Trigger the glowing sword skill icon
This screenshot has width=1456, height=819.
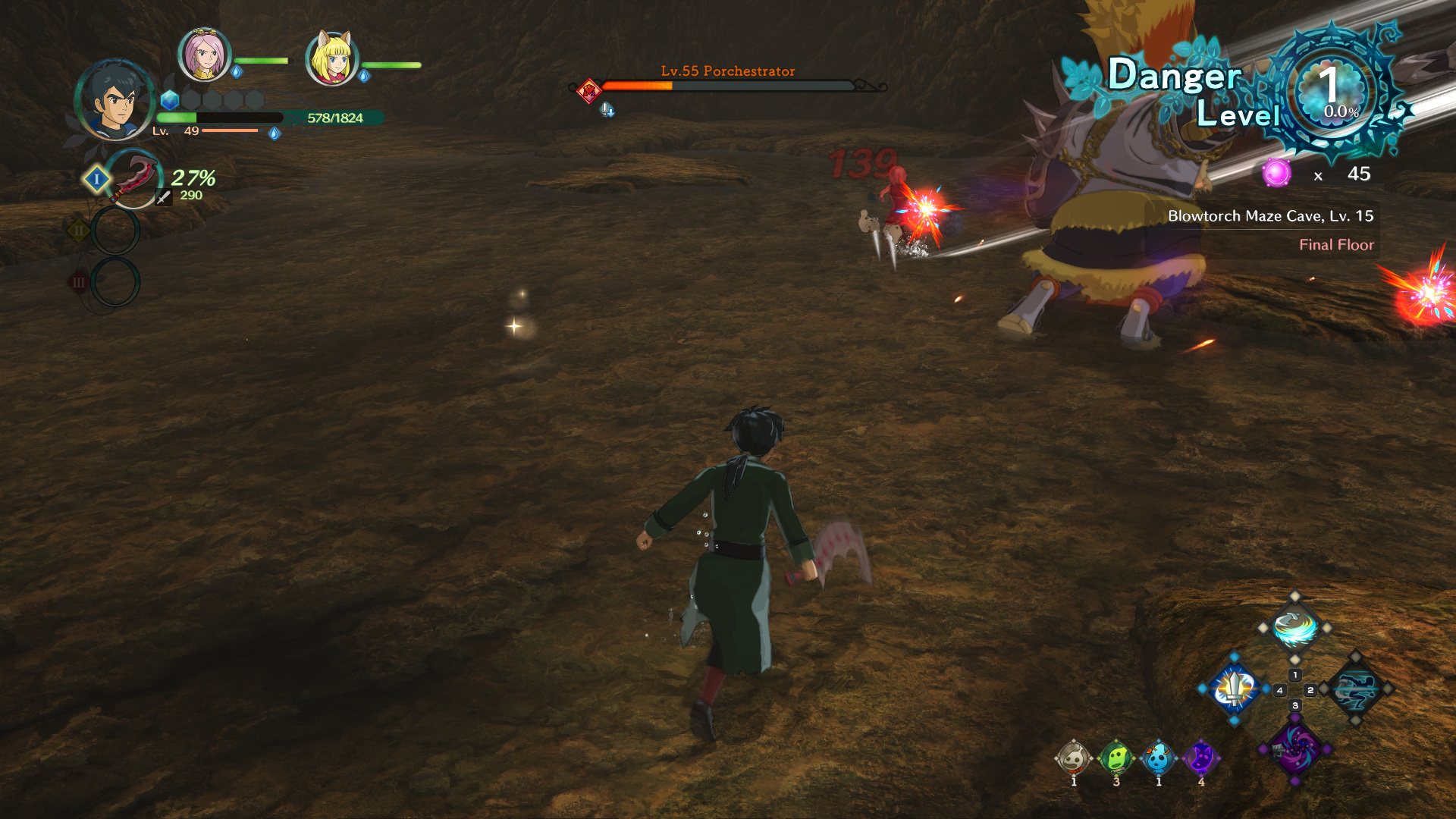pos(1234,689)
